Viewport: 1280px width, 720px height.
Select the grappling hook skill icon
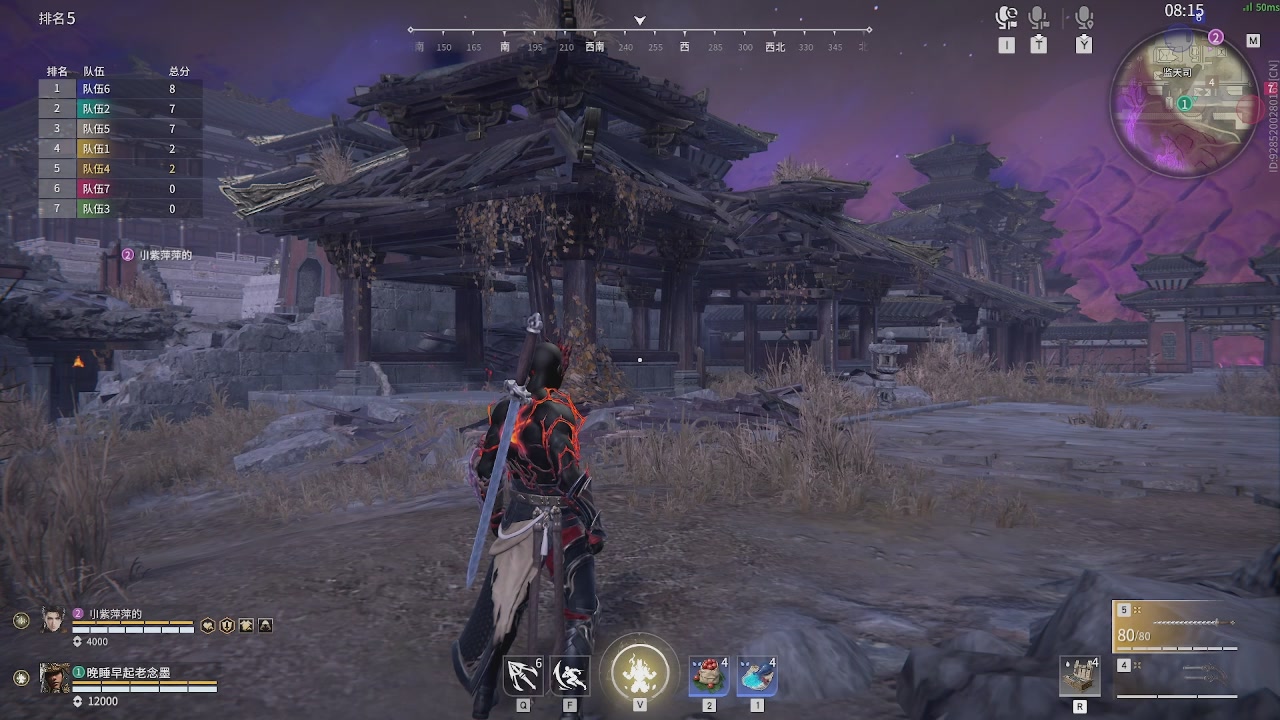(523, 676)
